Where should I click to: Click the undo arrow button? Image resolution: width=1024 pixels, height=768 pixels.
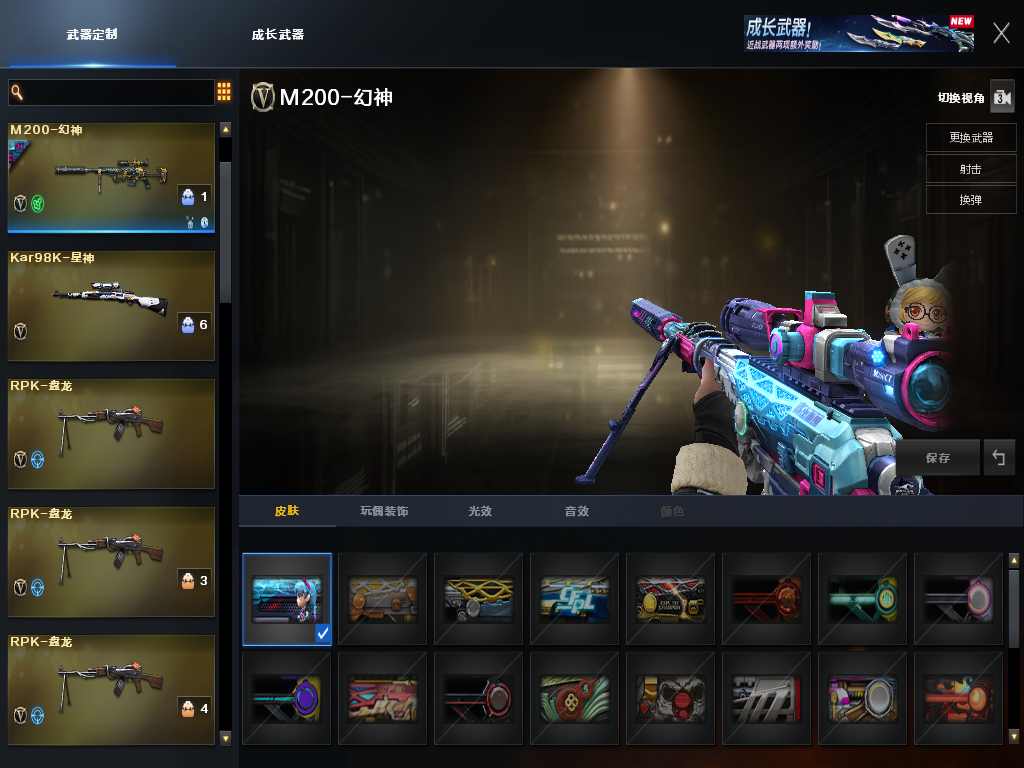pyautogui.click(x=998, y=458)
